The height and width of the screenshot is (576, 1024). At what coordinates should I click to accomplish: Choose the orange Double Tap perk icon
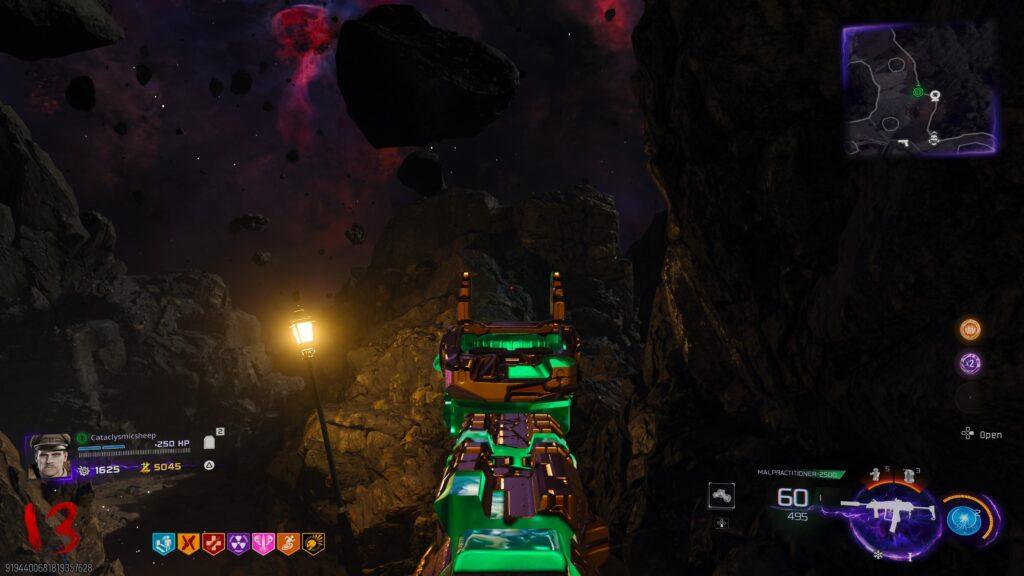pos(188,543)
